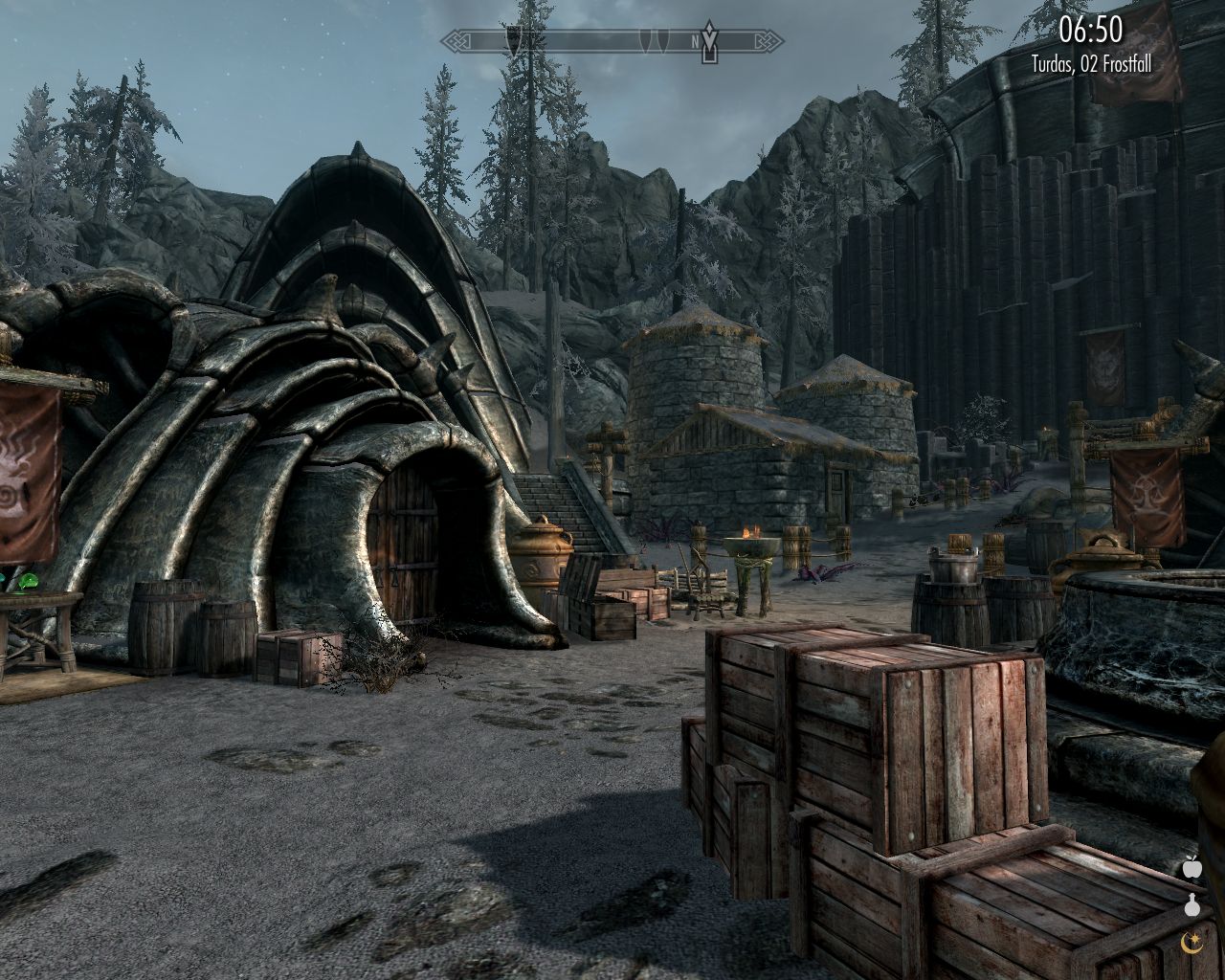
Task: Click the 06:50 clock widget
Action: [1090, 31]
